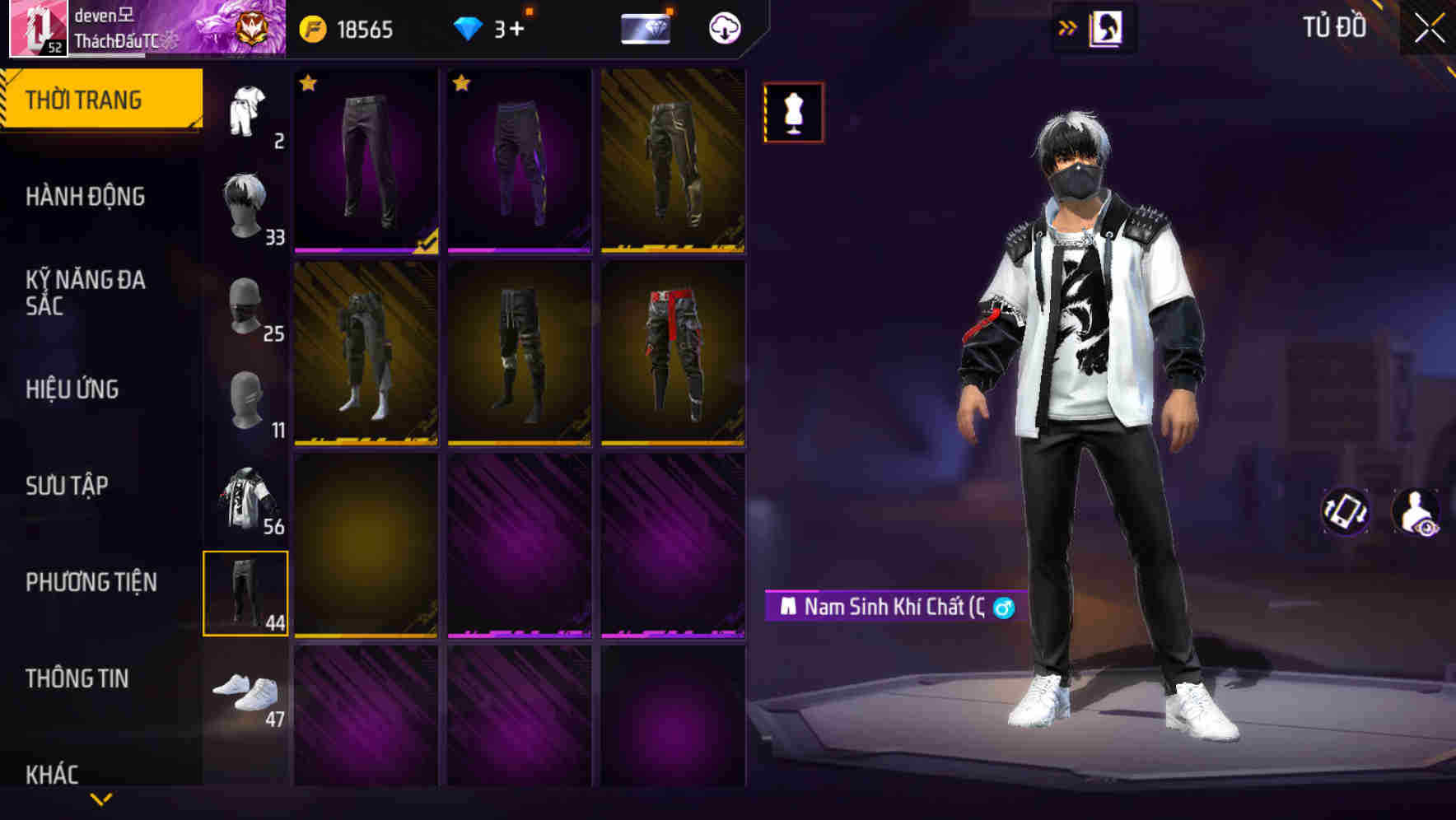Screen dimensions: 1456x820
Task: Open the character profile card icon near TỦ ĐỒ
Action: coord(1108,27)
